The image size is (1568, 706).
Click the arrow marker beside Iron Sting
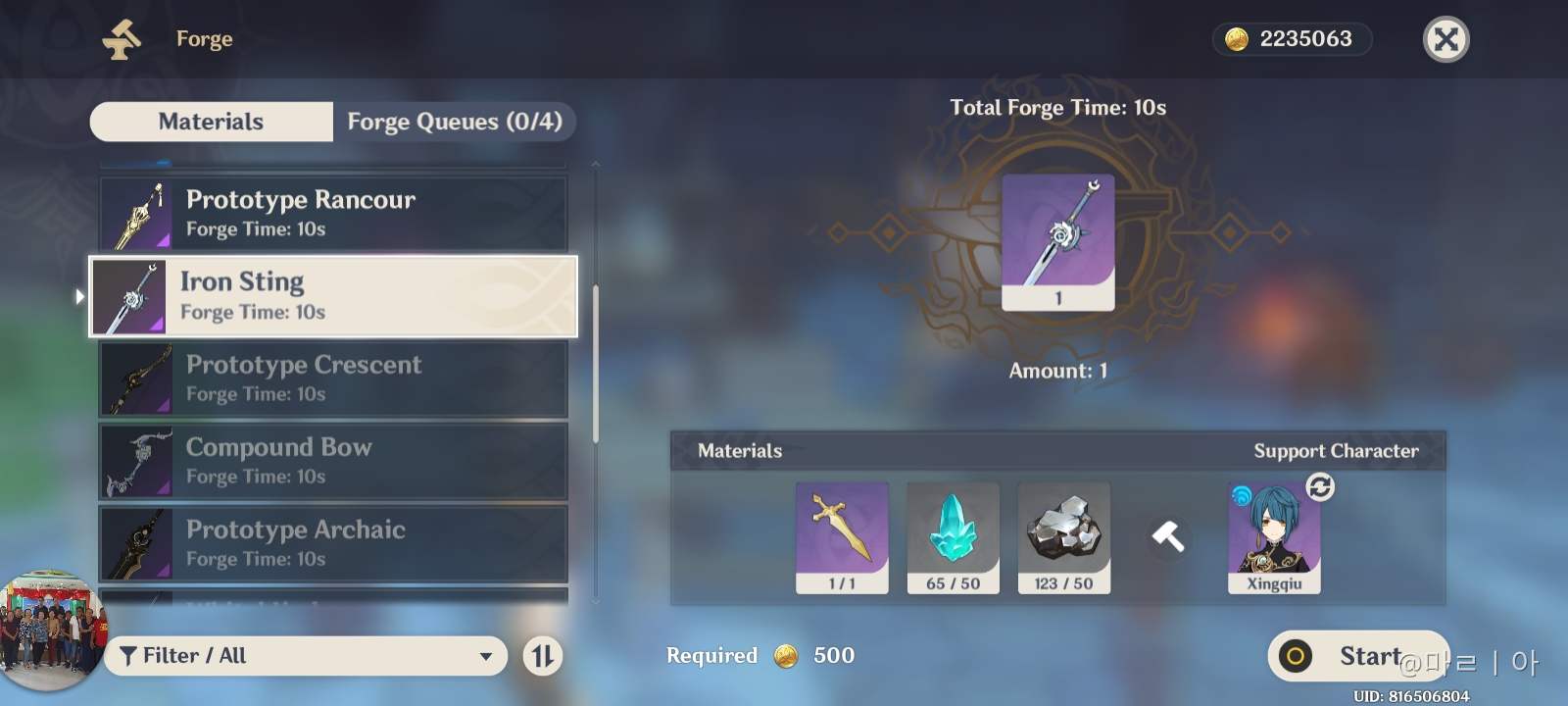[x=79, y=296]
